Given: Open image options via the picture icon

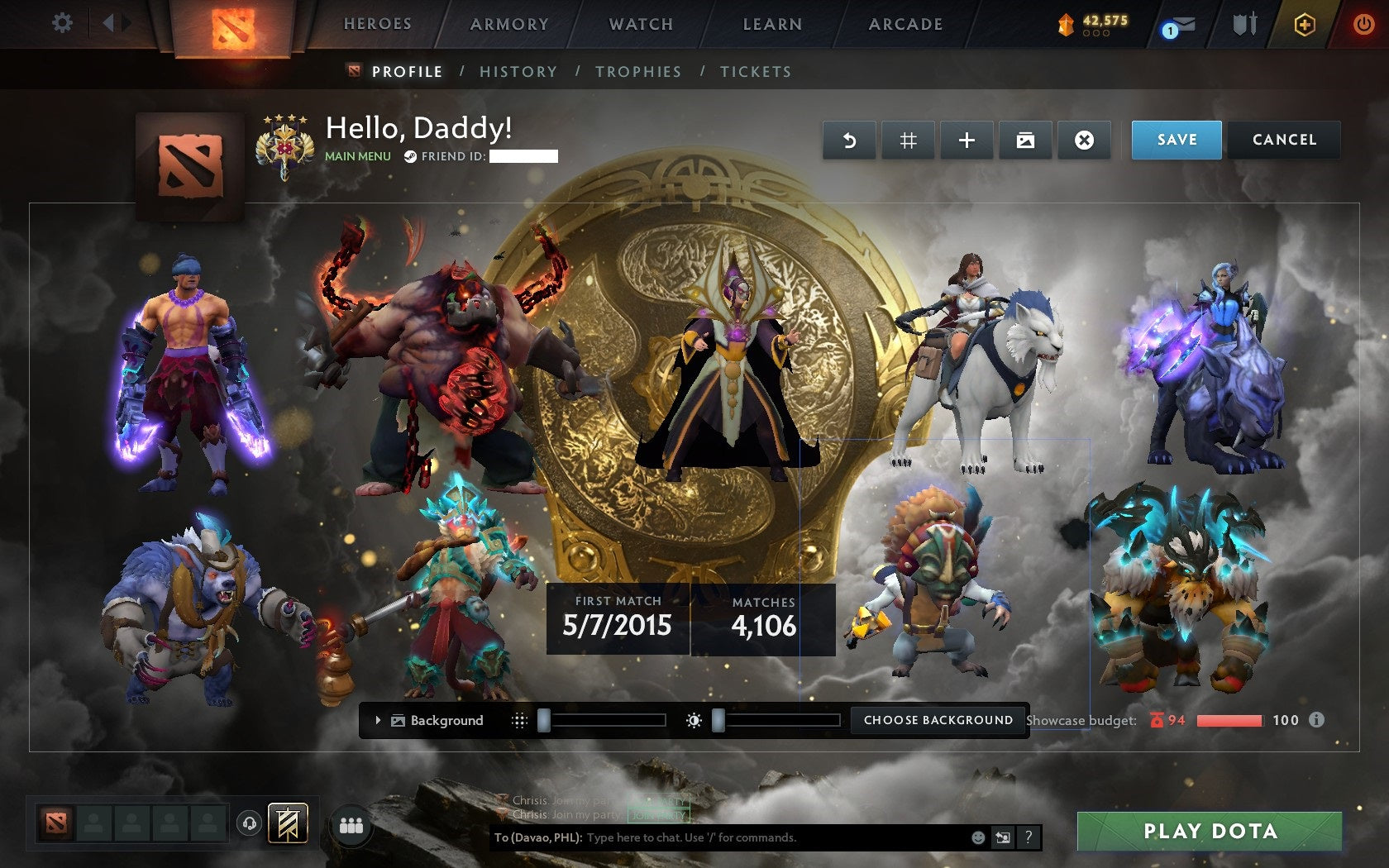Looking at the screenshot, I should tap(1025, 140).
